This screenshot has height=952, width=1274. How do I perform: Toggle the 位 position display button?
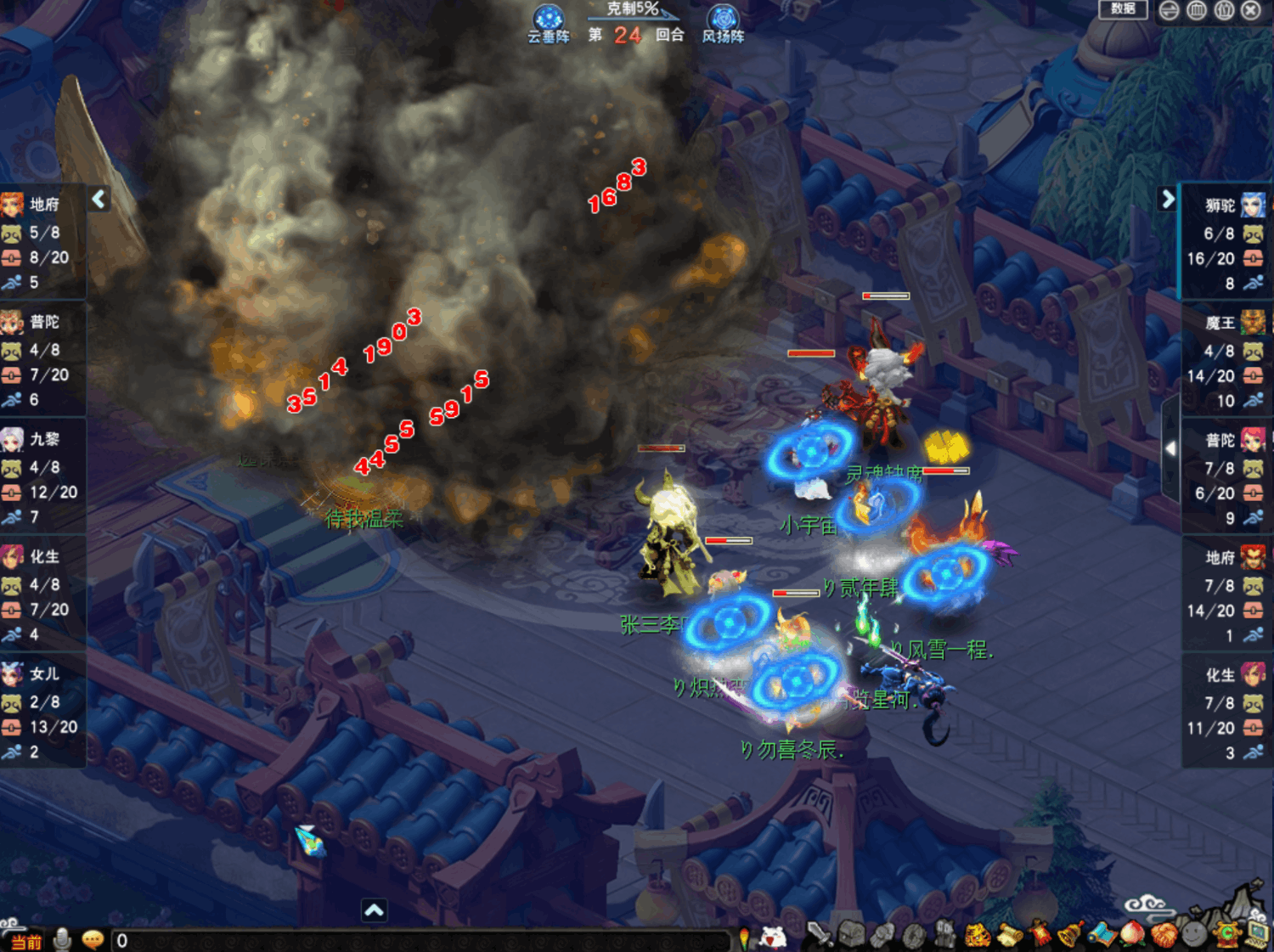pos(1224,10)
